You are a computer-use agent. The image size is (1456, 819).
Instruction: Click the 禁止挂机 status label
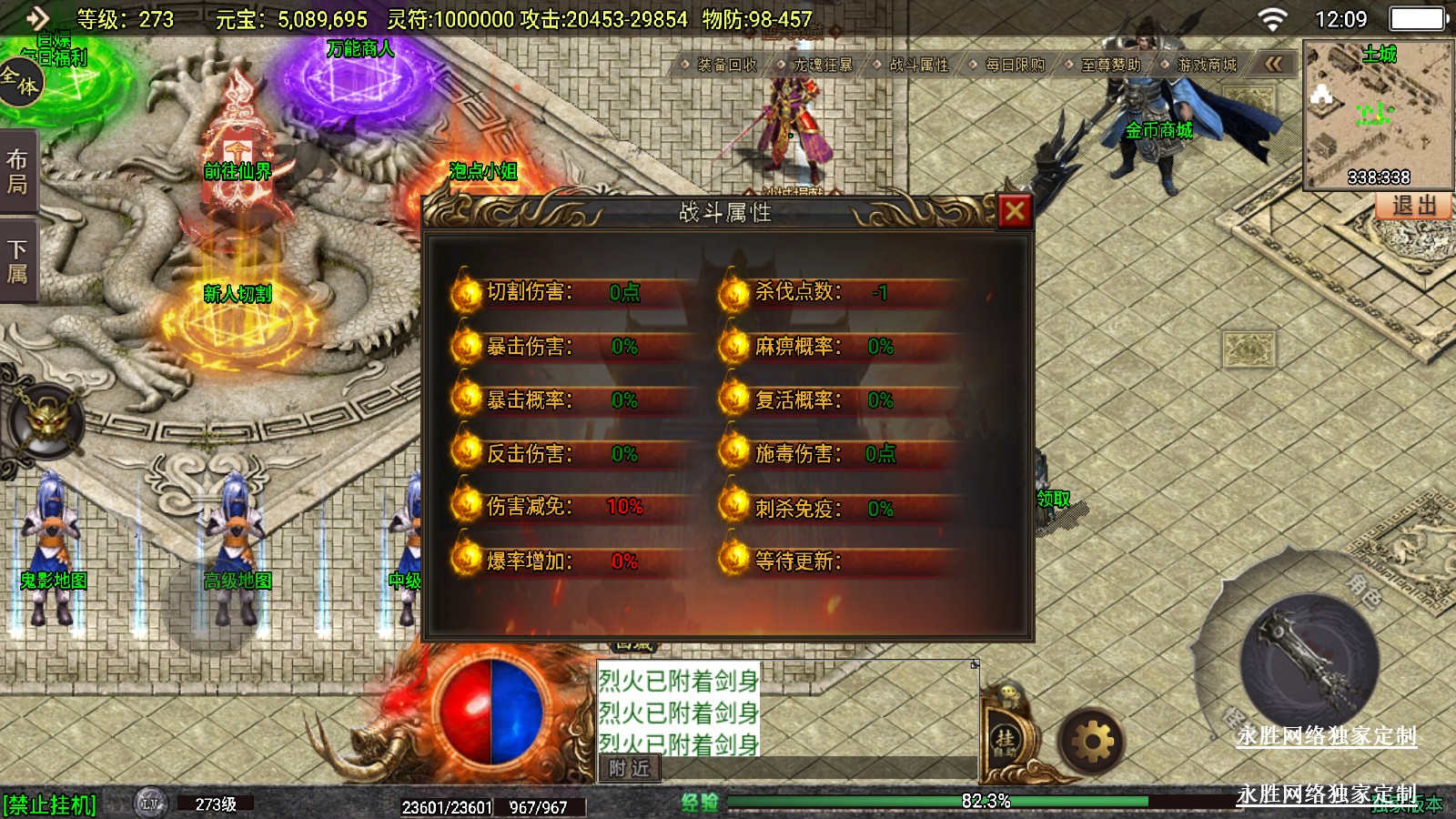click(50, 804)
